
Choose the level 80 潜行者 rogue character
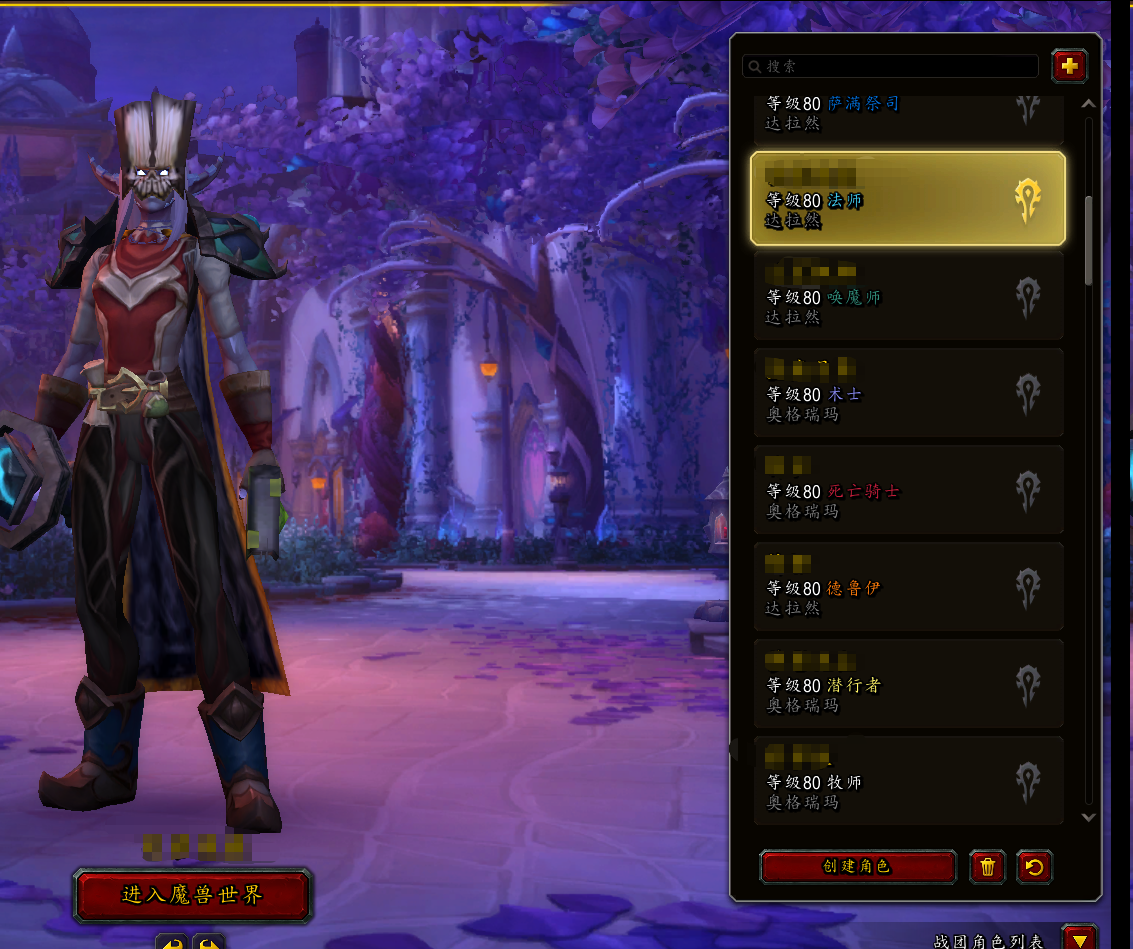click(907, 684)
